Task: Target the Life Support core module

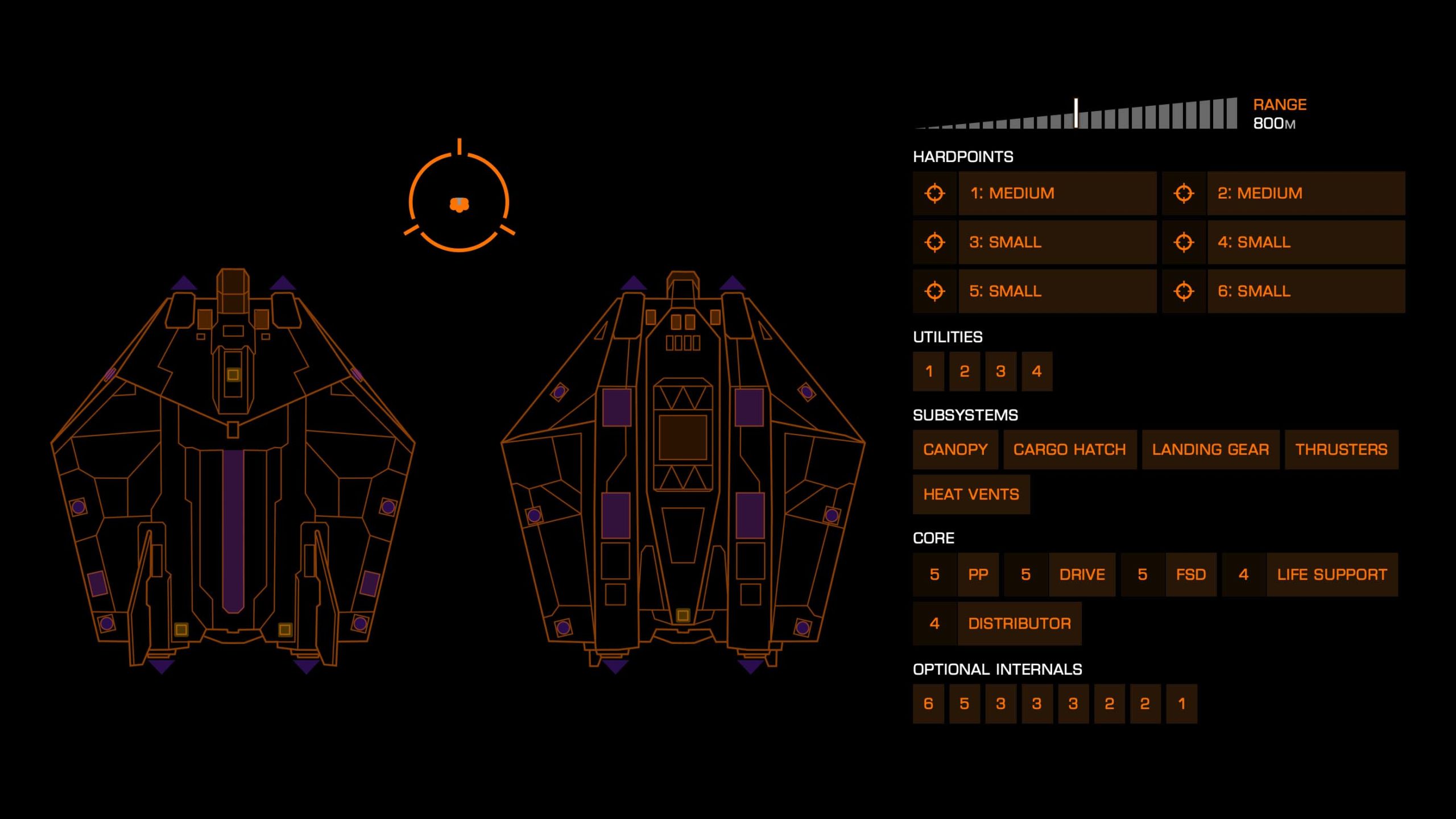Action: (1333, 574)
